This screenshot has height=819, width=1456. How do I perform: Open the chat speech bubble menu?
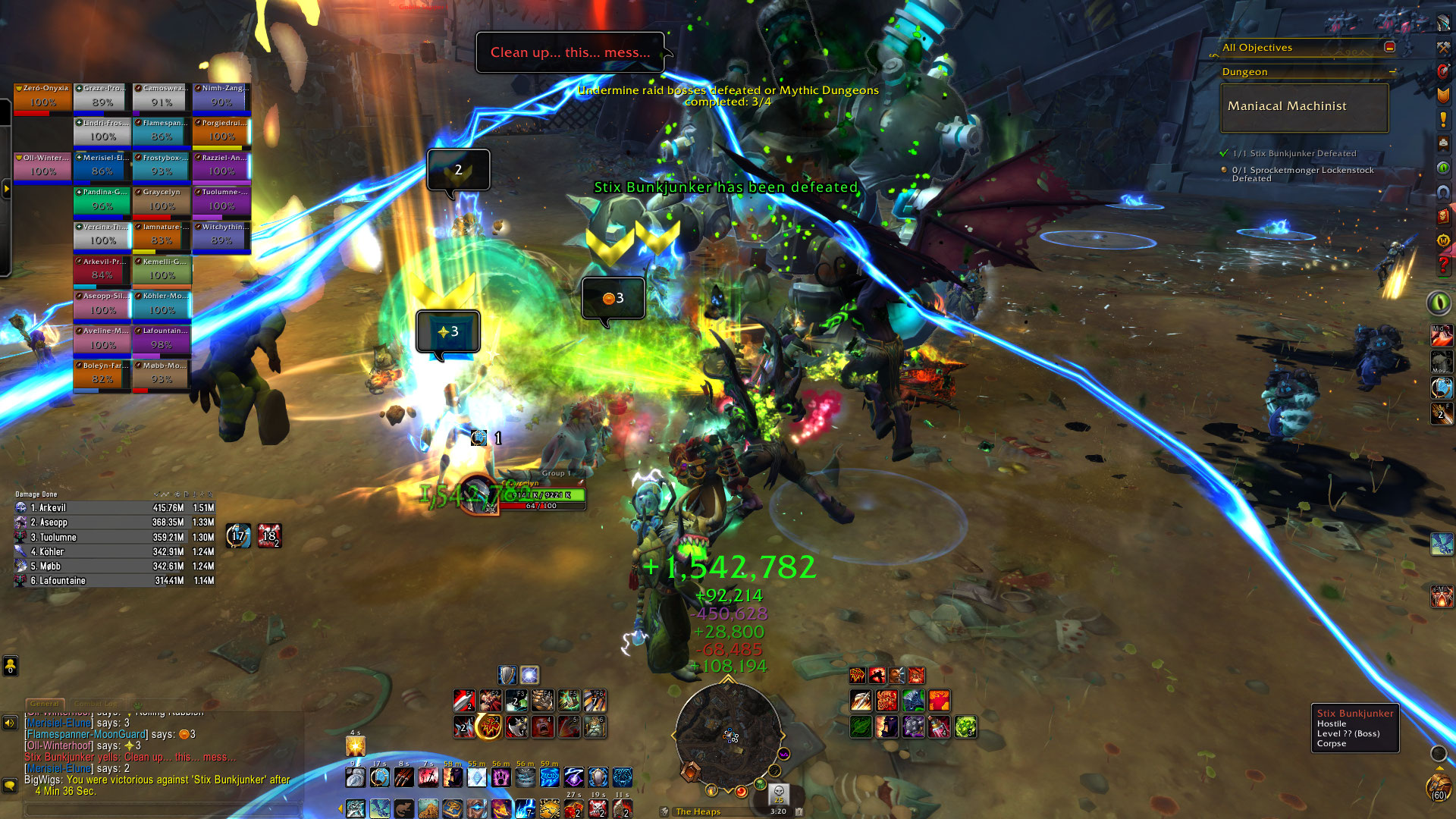pos(10,785)
